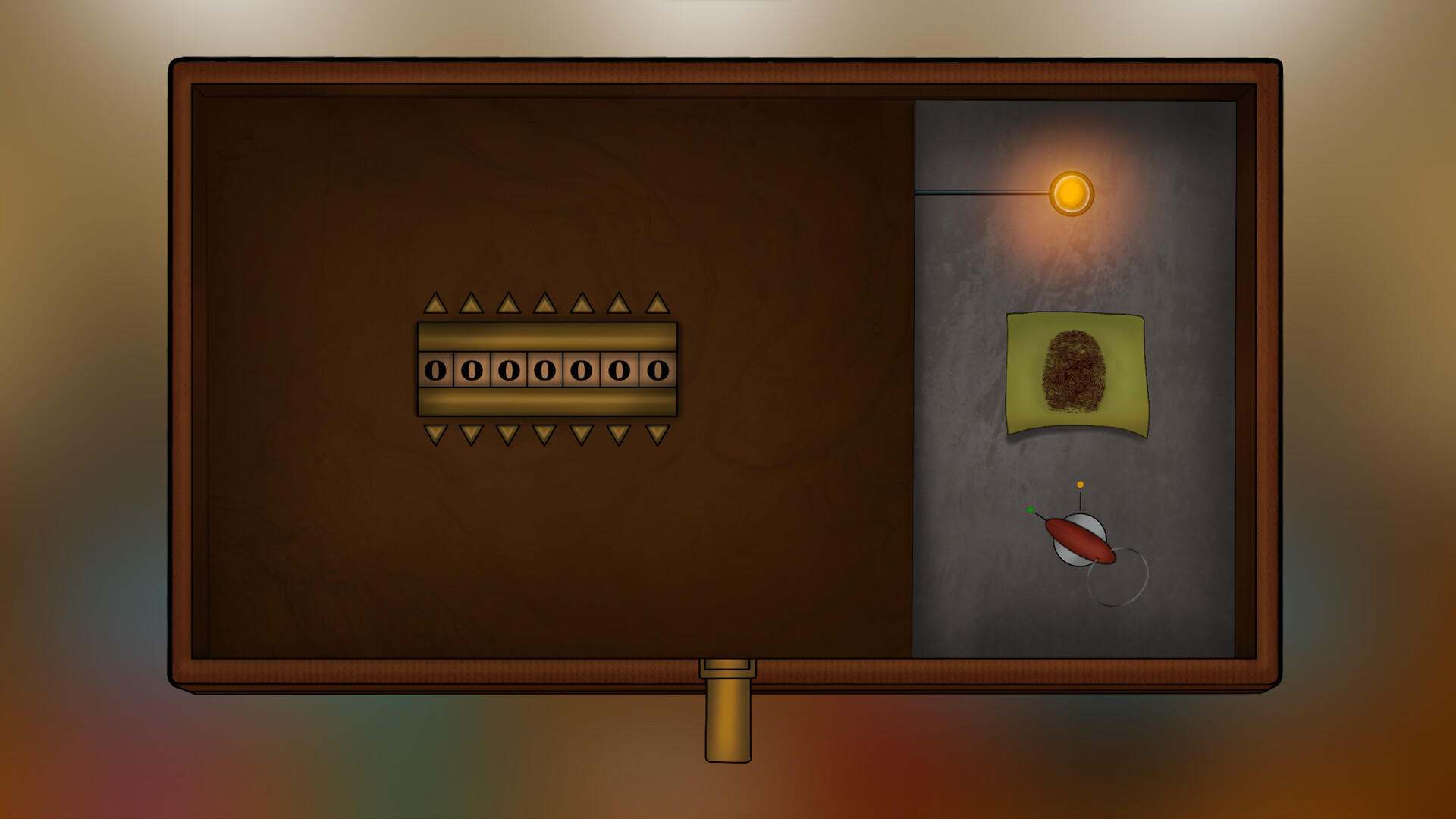
Task: Select the red spinning top
Action: point(1081,540)
